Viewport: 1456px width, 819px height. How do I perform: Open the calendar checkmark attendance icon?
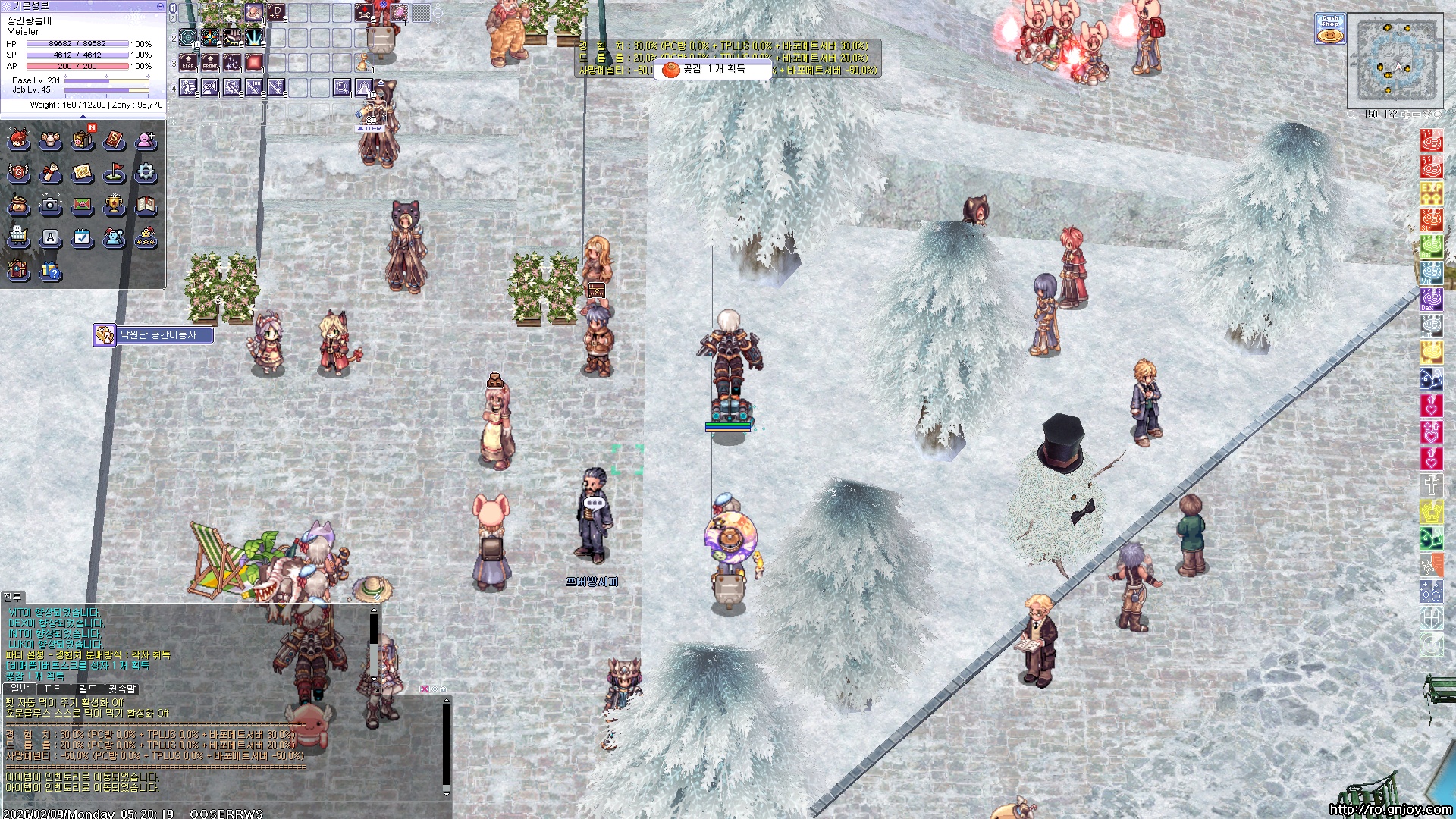click(82, 237)
